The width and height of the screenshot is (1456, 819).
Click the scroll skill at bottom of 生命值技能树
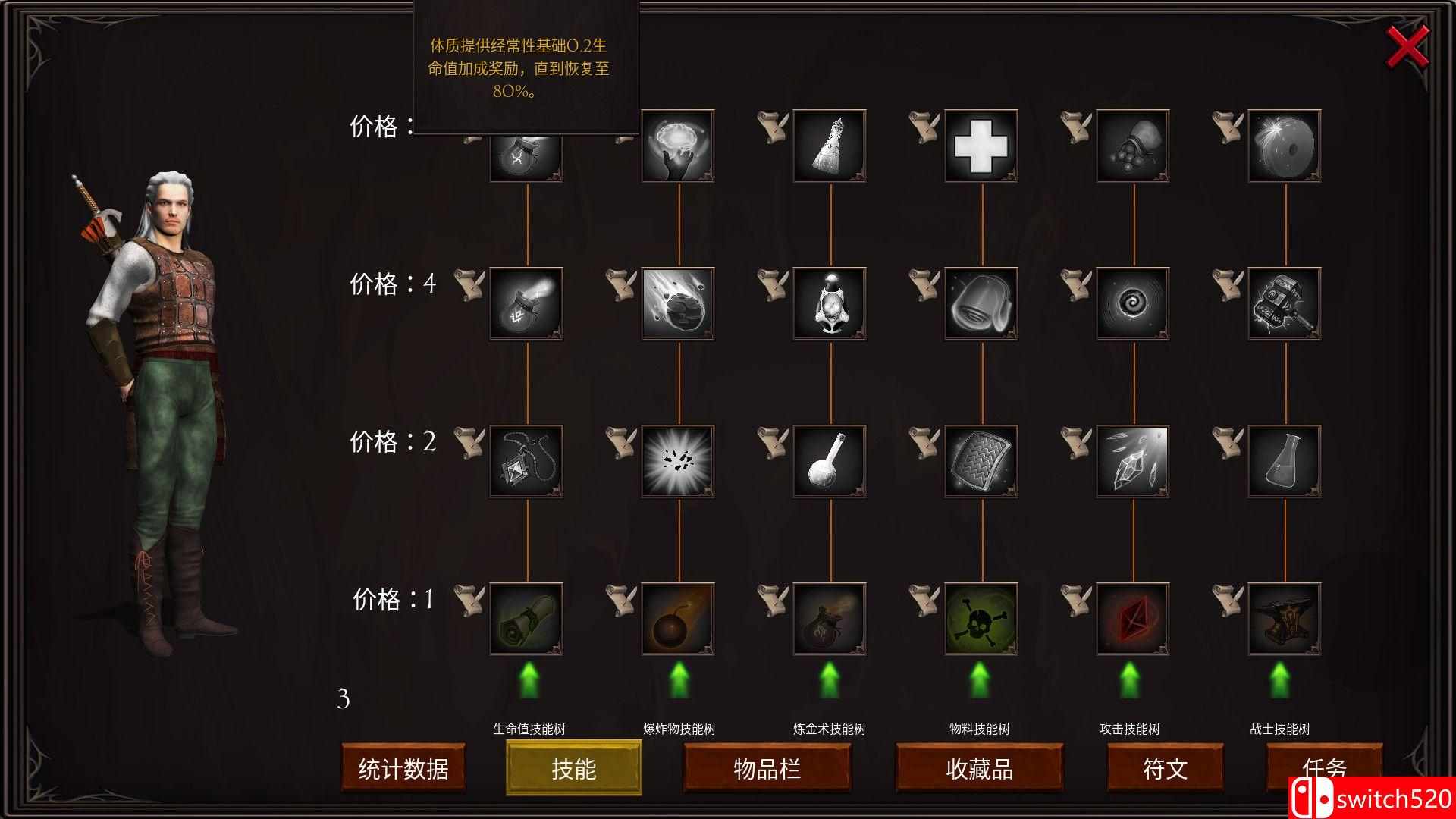(x=526, y=618)
